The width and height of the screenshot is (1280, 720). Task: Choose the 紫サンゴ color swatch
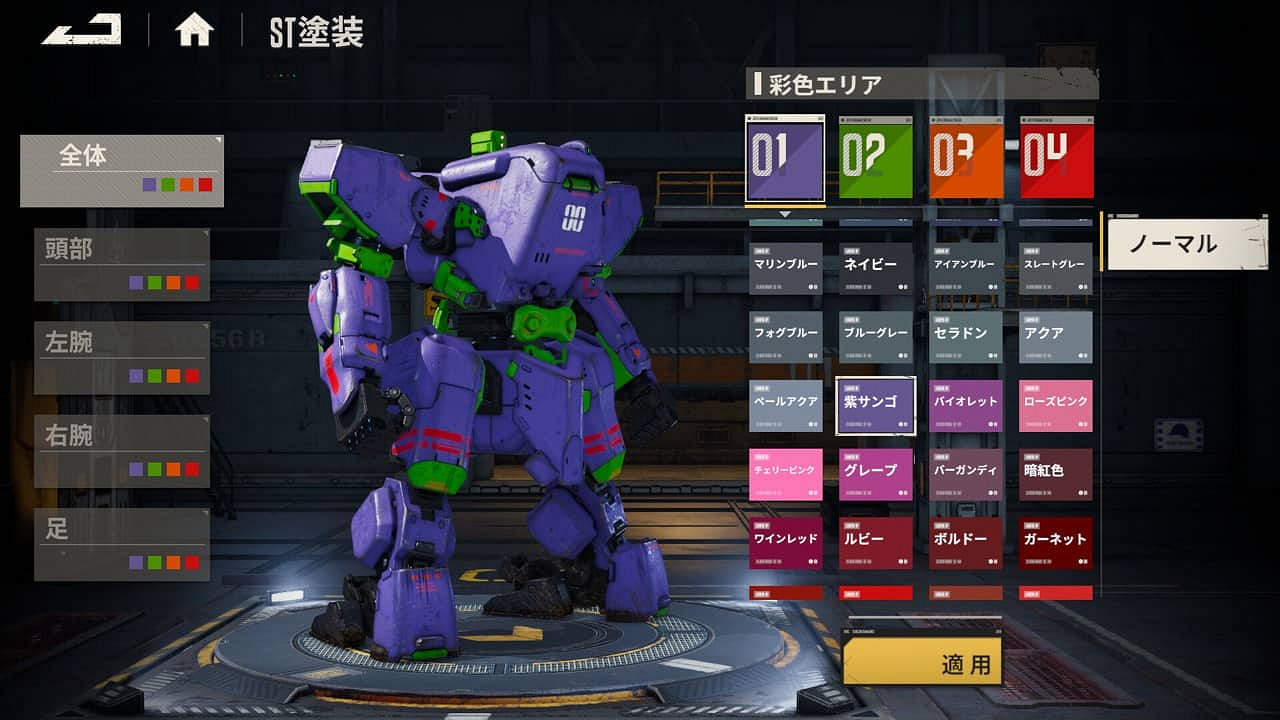875,405
